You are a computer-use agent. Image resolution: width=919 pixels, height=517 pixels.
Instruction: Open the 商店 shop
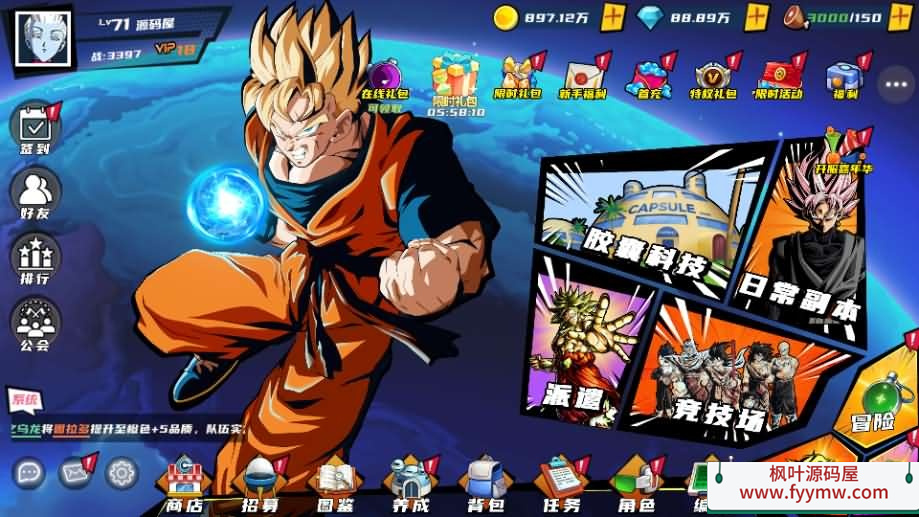click(x=183, y=485)
